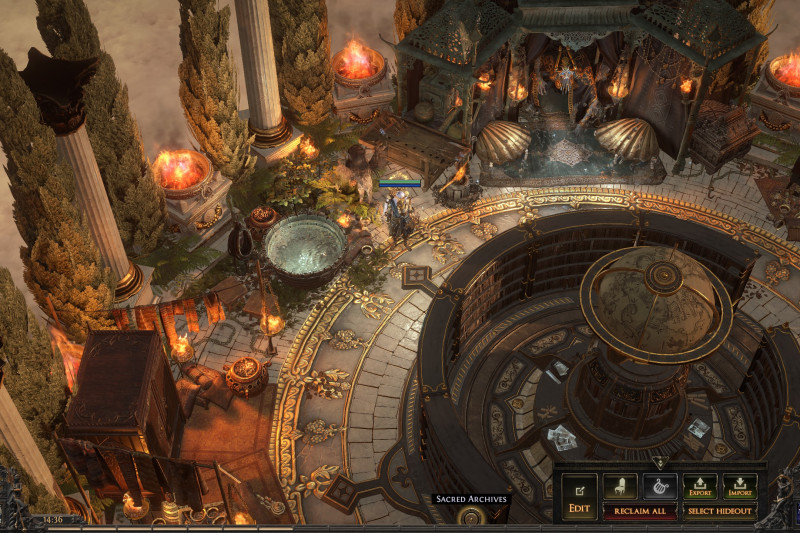Choose Select Hideout
800x533 pixels.
720,511
